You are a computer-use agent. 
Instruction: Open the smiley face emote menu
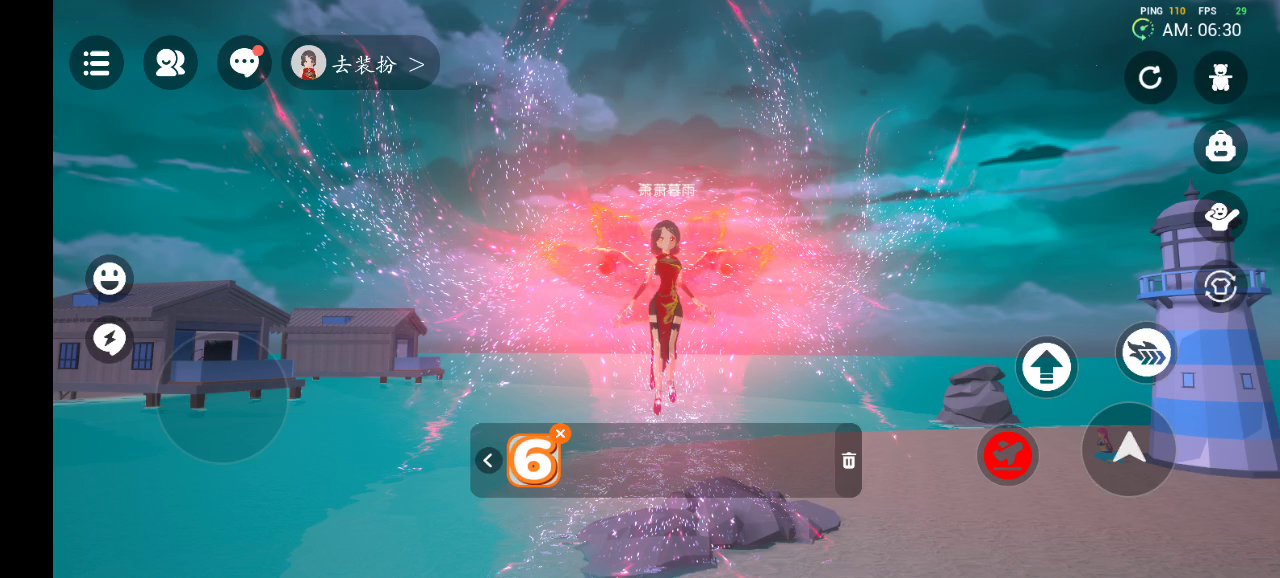pos(109,278)
